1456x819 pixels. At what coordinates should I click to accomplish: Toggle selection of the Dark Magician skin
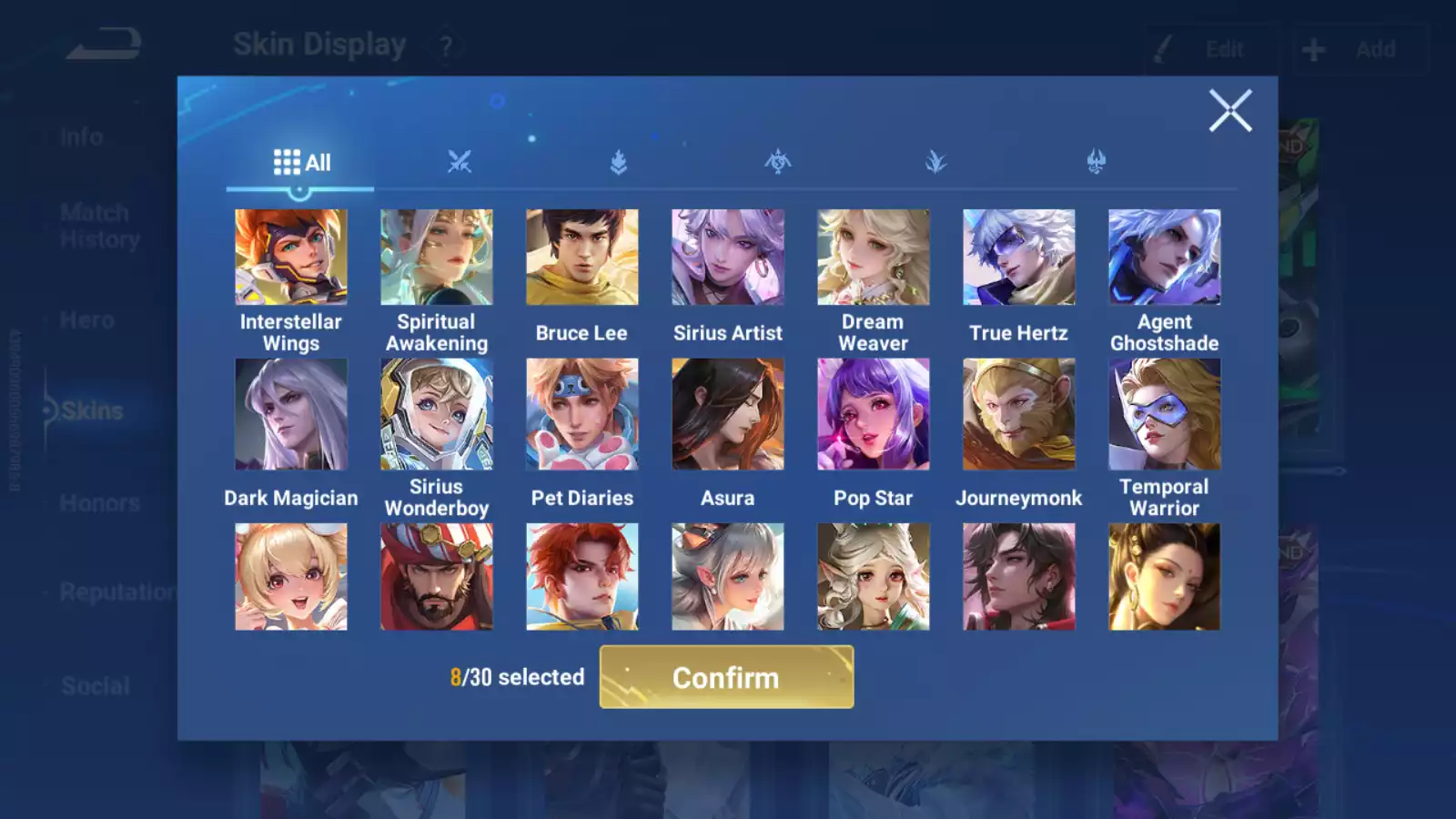coord(291,414)
